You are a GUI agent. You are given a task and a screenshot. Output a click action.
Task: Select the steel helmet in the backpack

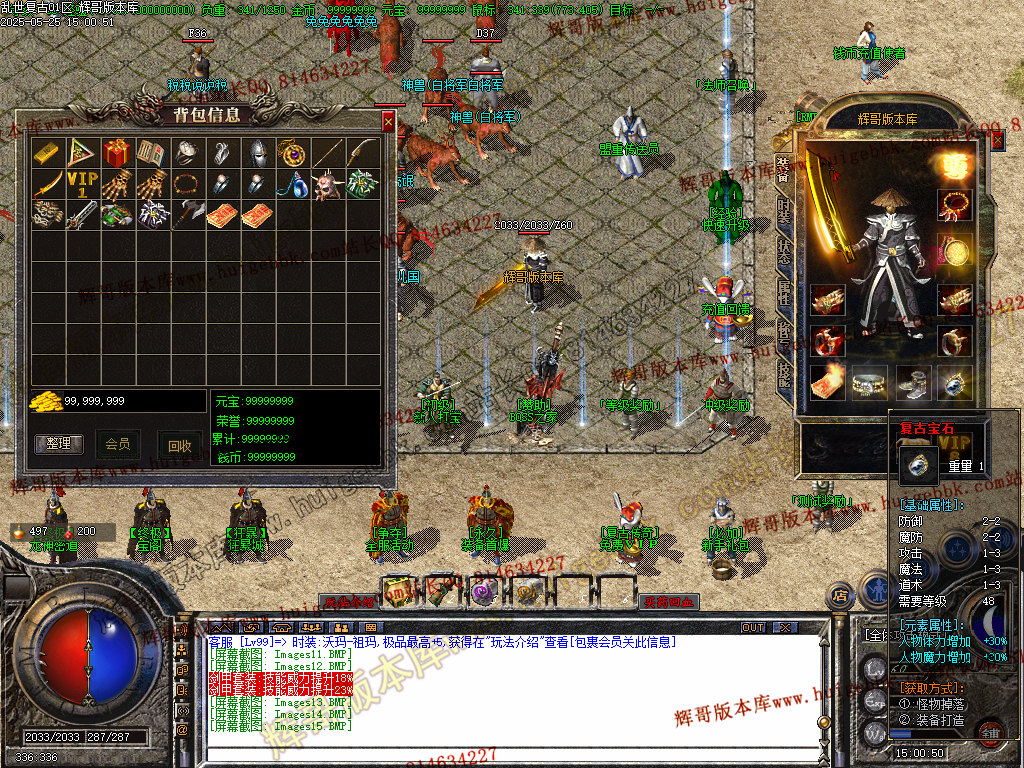257,152
